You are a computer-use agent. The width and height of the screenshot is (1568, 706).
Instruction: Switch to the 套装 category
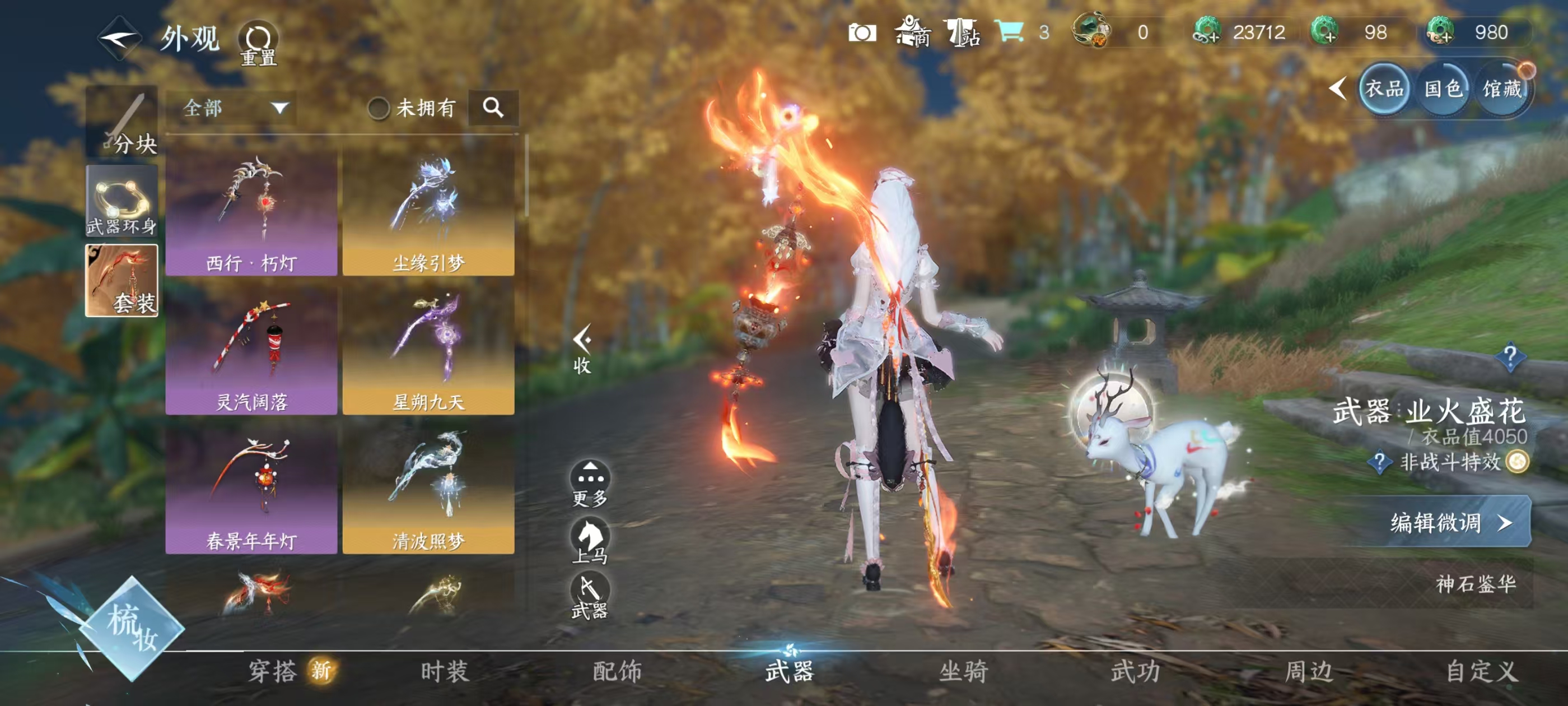coord(122,281)
